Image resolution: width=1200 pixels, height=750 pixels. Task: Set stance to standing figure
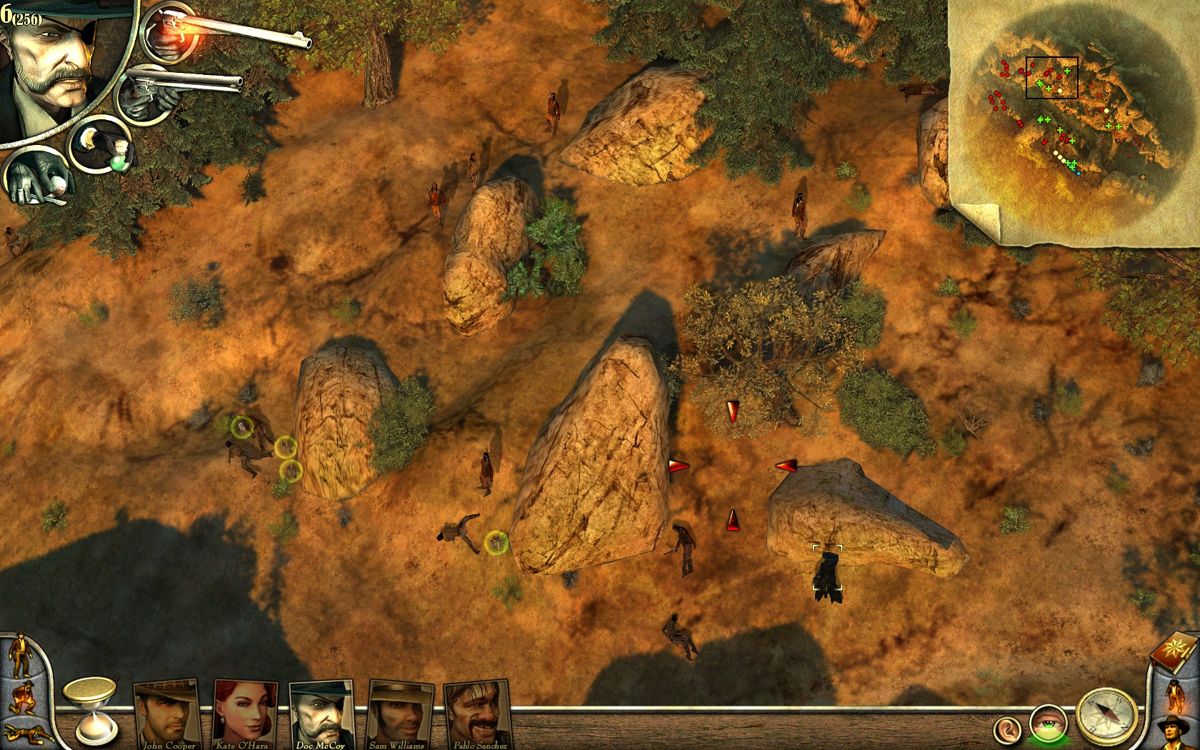coord(21,655)
